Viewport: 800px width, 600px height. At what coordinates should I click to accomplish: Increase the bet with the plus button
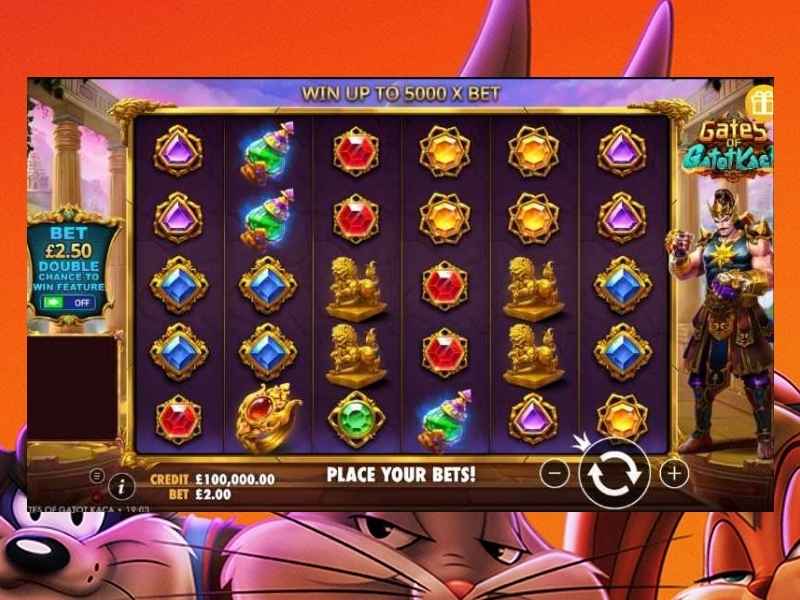pyautogui.click(x=674, y=473)
